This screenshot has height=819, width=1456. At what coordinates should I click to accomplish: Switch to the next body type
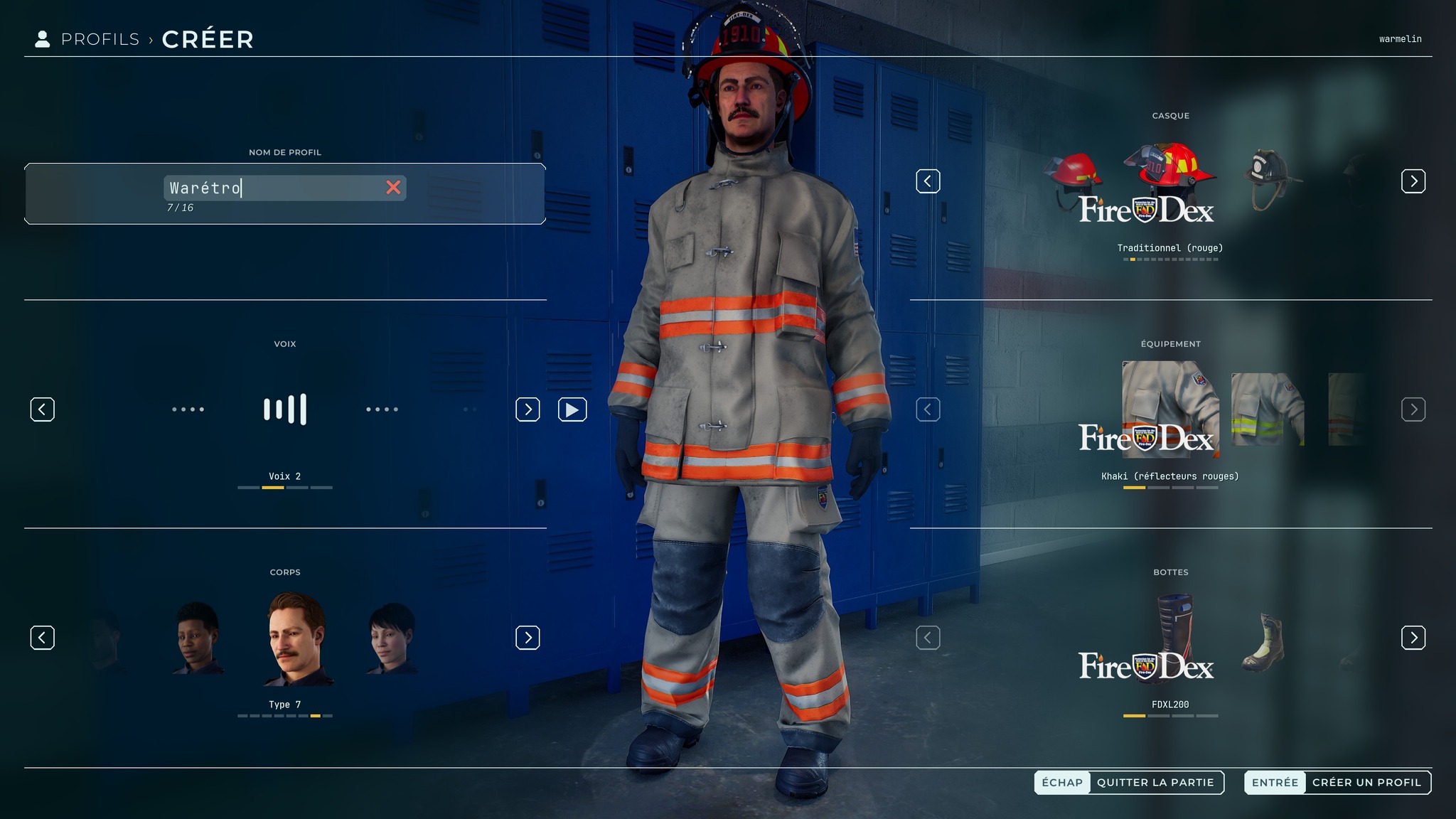528,638
